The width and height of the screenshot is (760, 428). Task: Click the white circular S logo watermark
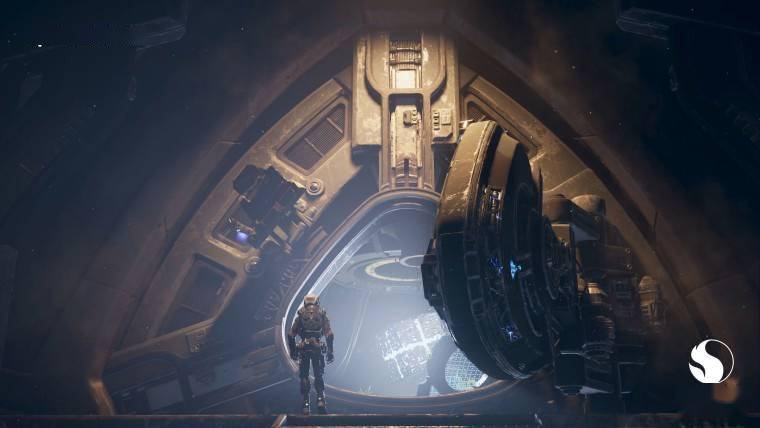(711, 361)
